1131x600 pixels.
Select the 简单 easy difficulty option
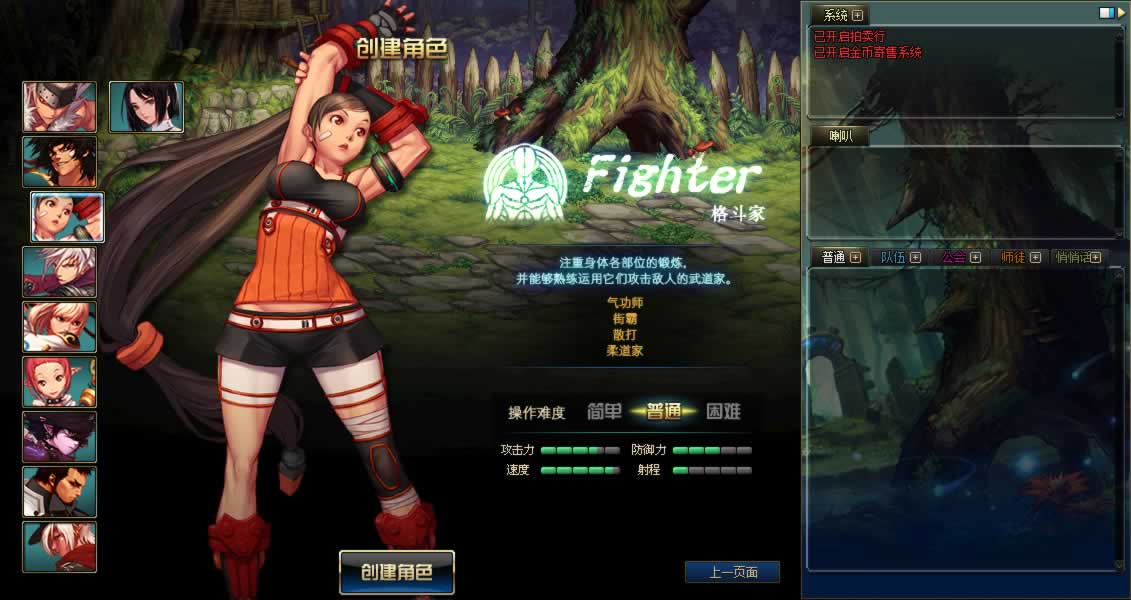(x=604, y=411)
